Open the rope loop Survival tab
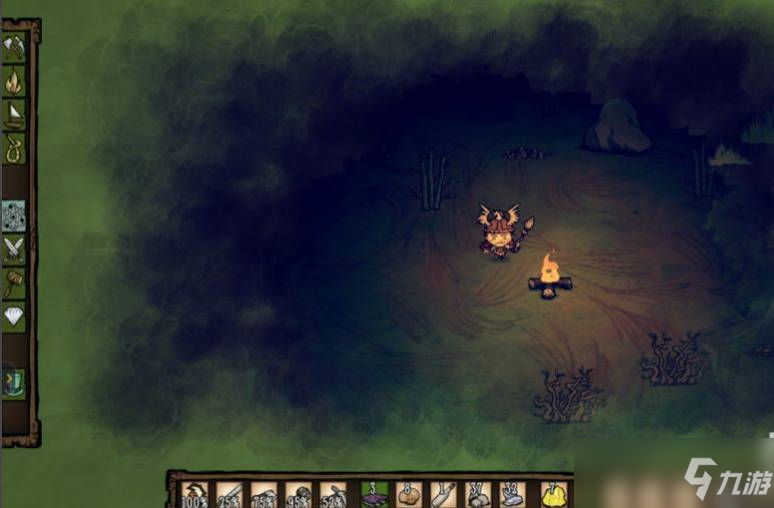The height and width of the screenshot is (508, 774). coord(14,149)
